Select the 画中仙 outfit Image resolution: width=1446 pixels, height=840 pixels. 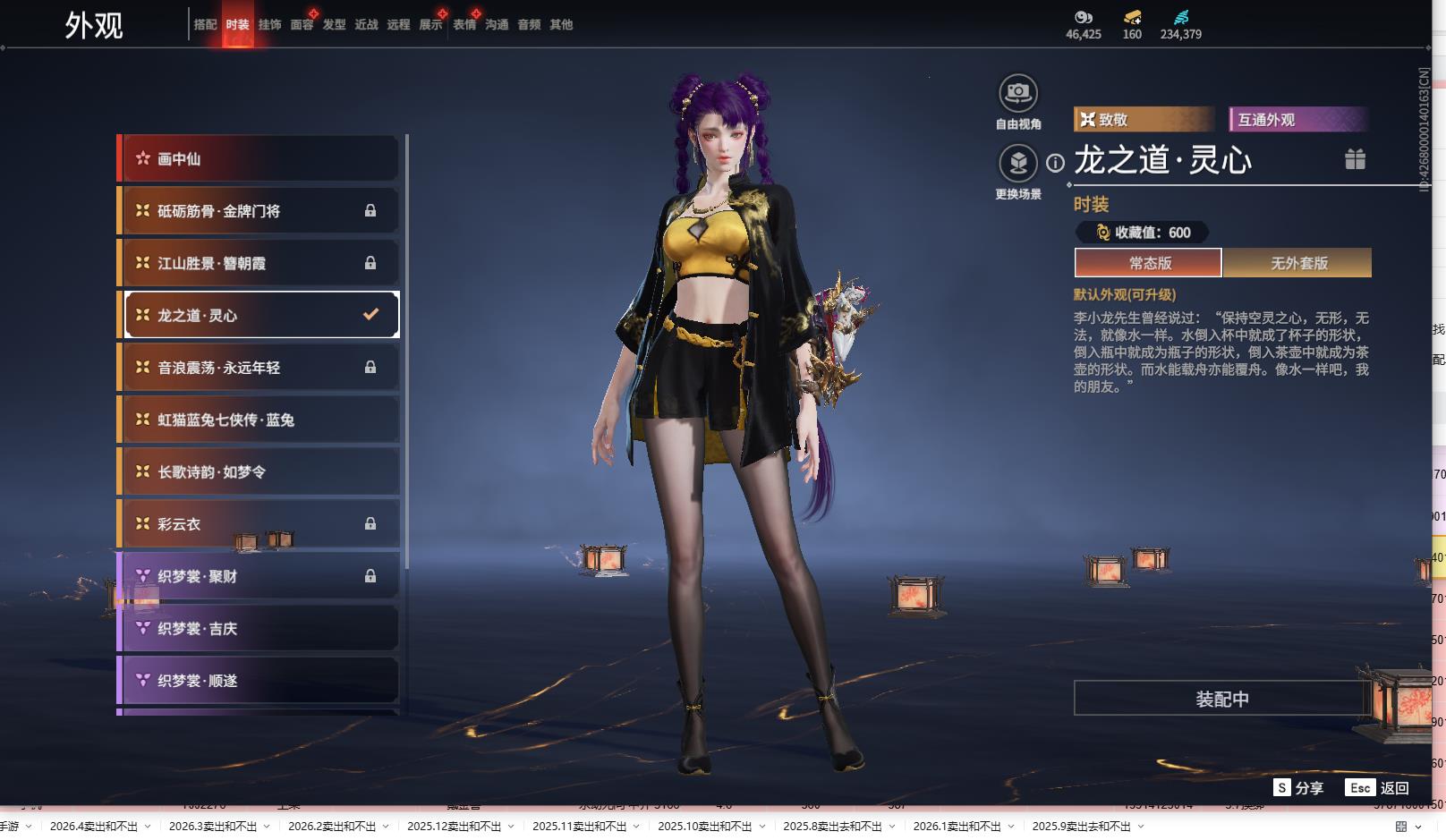pos(259,159)
